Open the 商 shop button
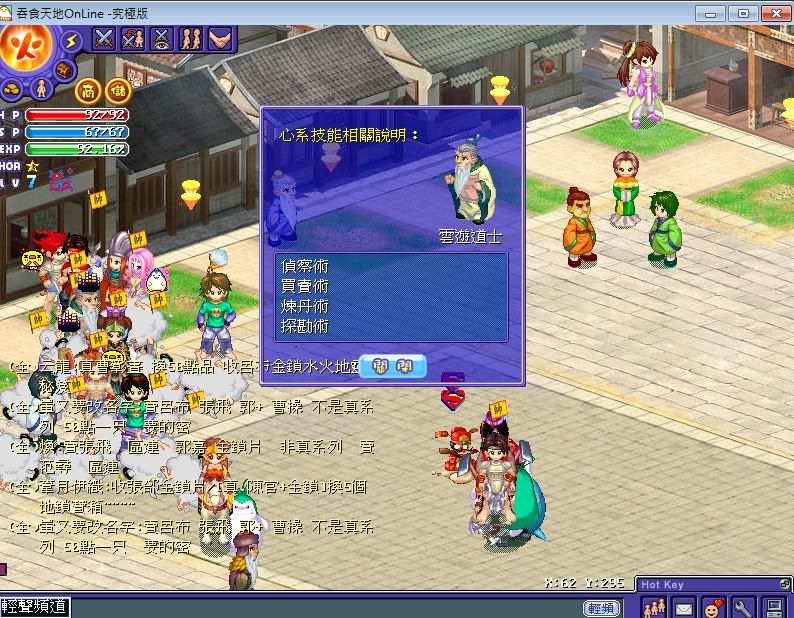This screenshot has height=618, width=794. click(88, 89)
